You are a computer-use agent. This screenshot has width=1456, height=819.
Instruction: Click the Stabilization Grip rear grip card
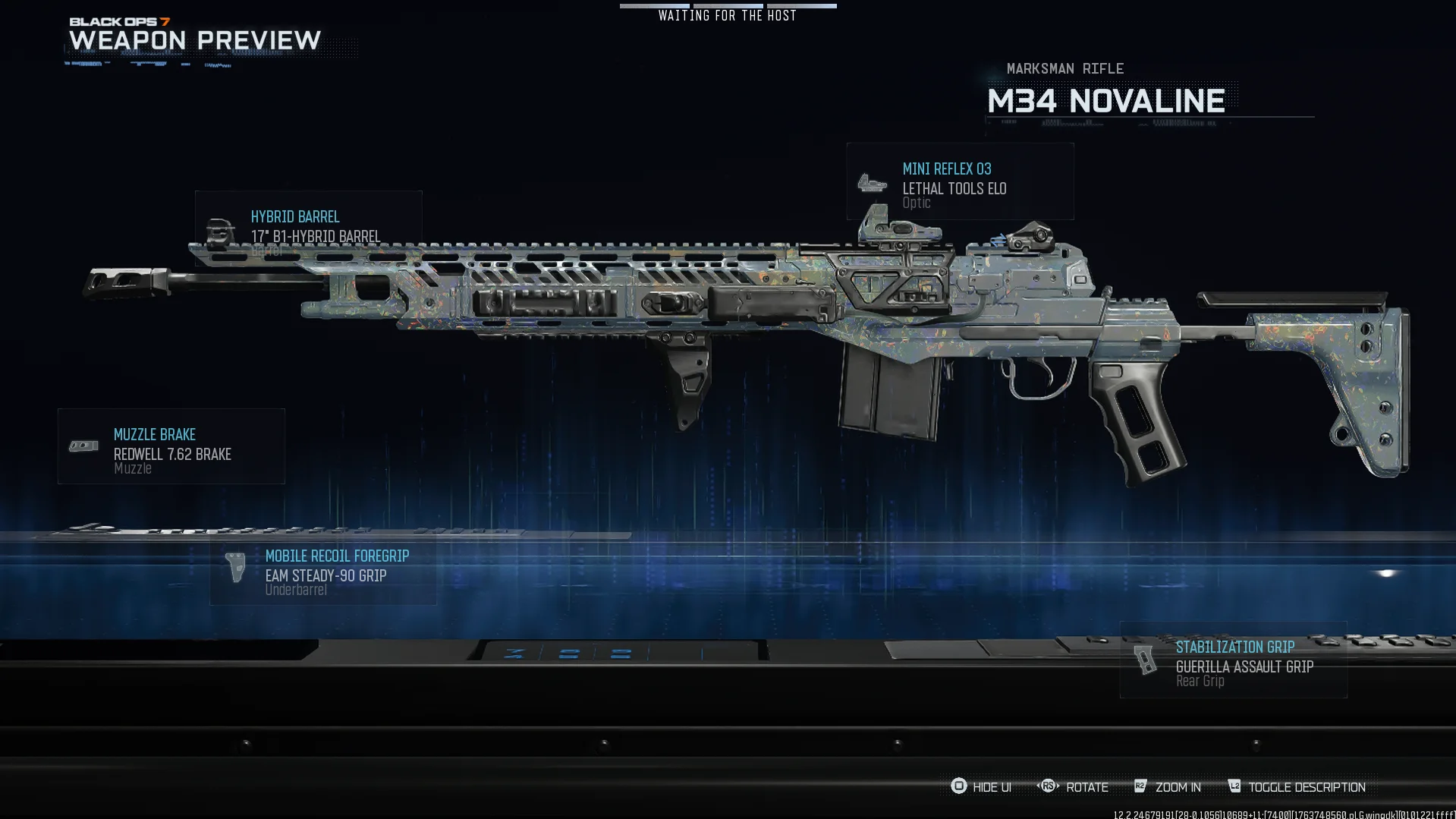point(1233,660)
